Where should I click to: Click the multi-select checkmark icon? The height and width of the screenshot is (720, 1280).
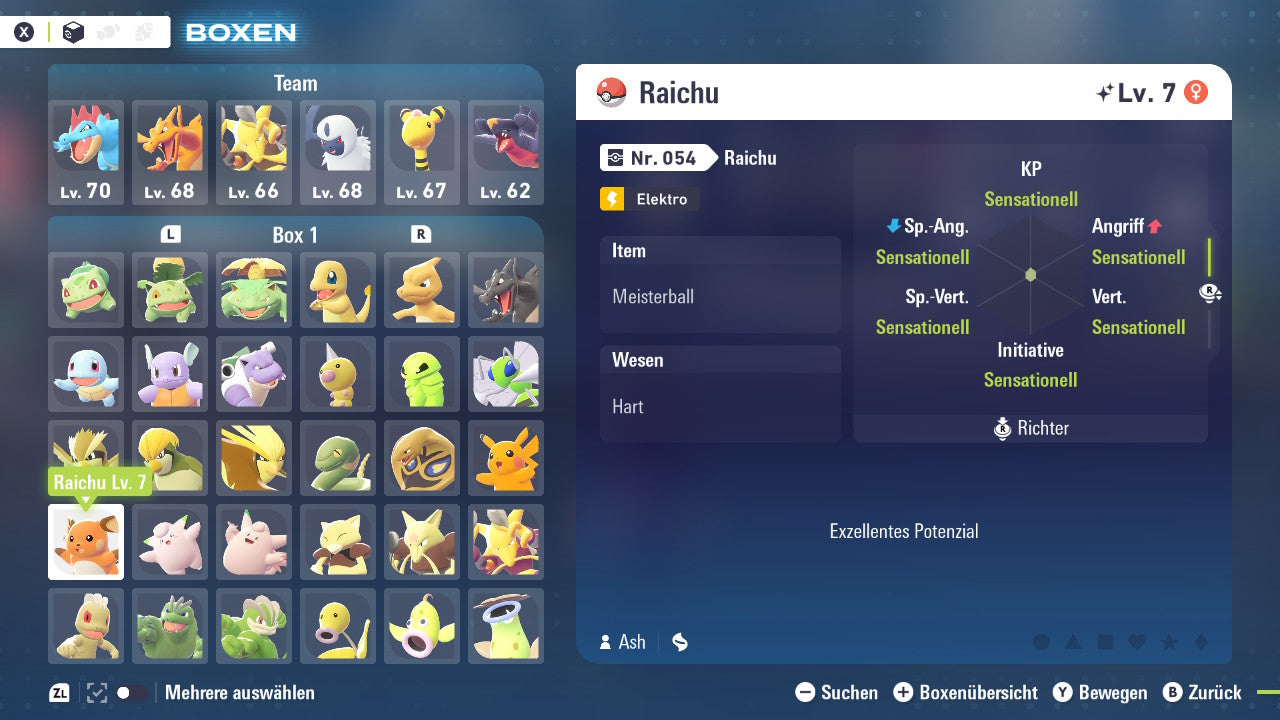pyautogui.click(x=95, y=691)
